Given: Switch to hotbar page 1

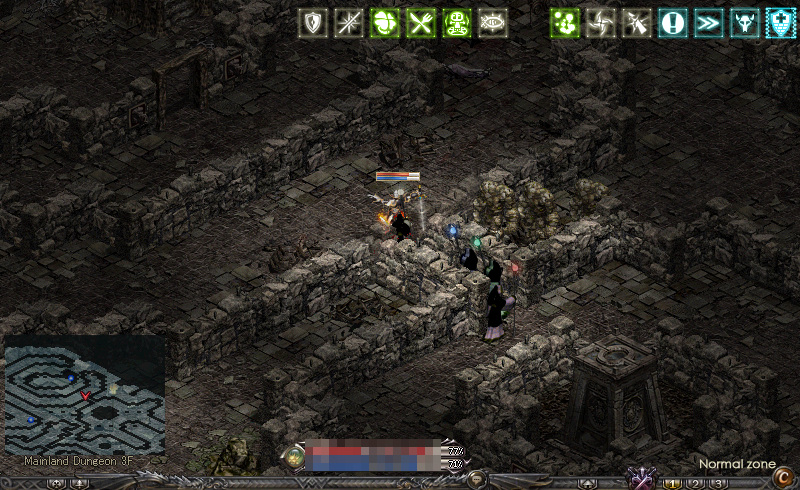Looking at the screenshot, I should (x=673, y=484).
